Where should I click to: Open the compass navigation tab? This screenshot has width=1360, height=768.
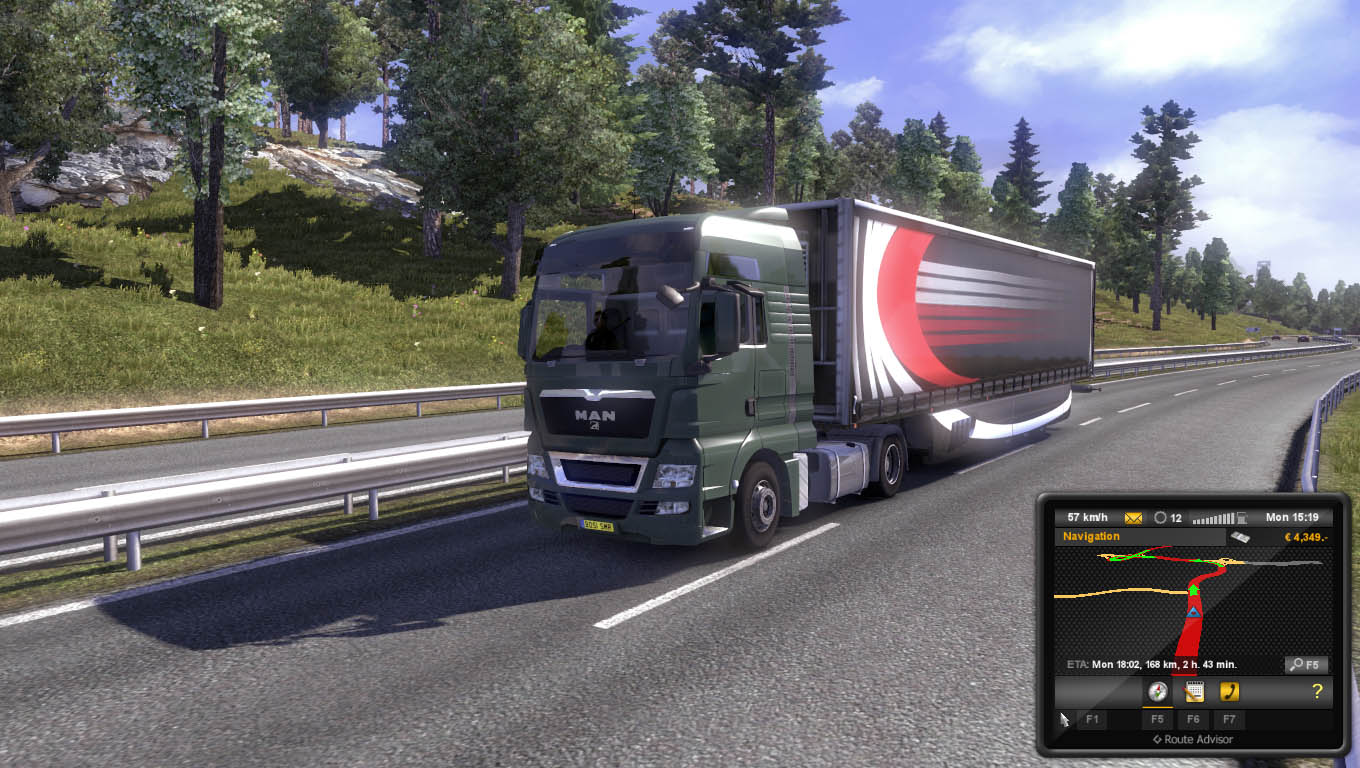[1157, 691]
